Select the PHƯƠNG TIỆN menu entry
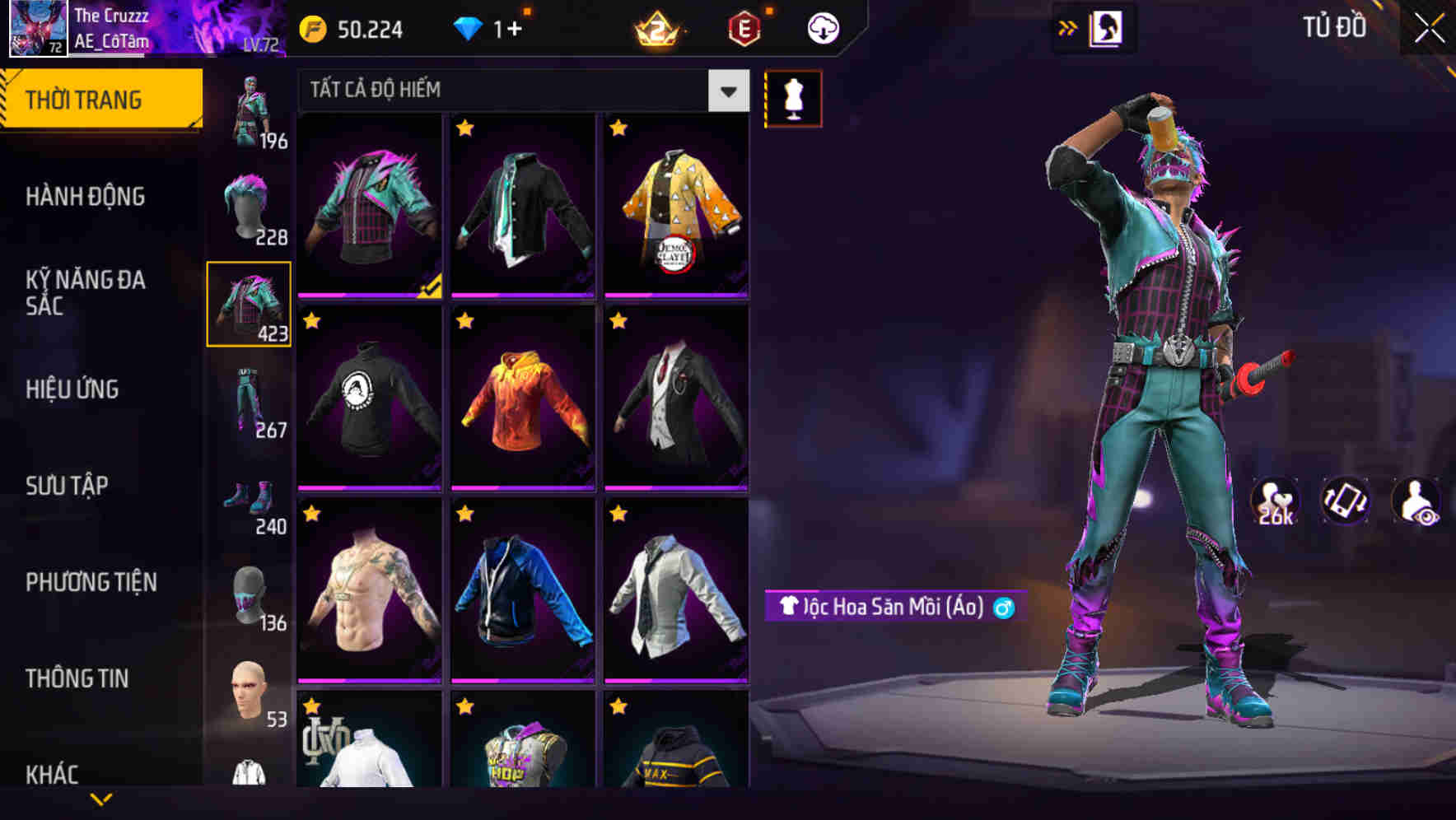 (90, 582)
